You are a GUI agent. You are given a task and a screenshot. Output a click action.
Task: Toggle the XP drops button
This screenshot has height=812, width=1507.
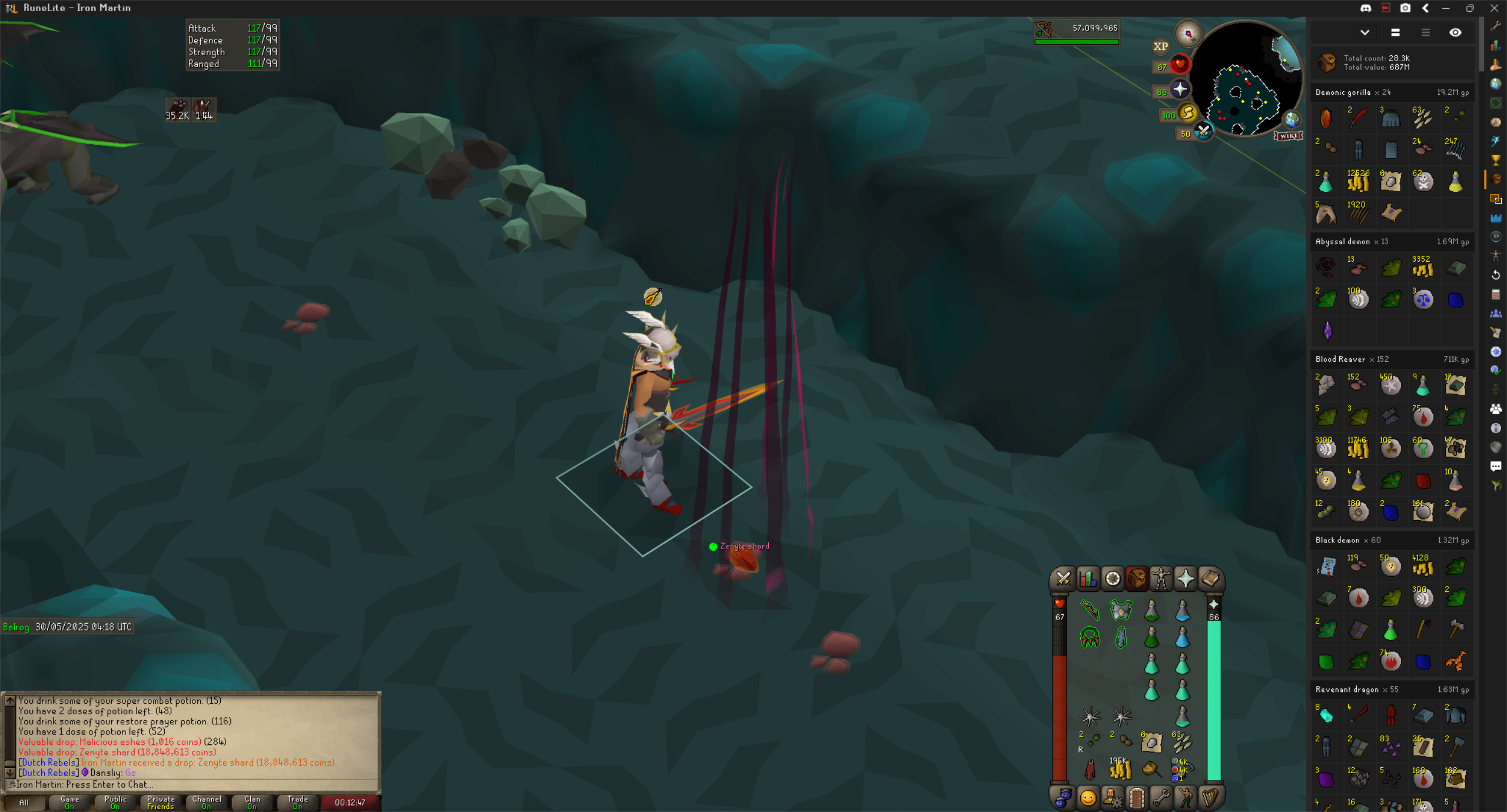1160,46
